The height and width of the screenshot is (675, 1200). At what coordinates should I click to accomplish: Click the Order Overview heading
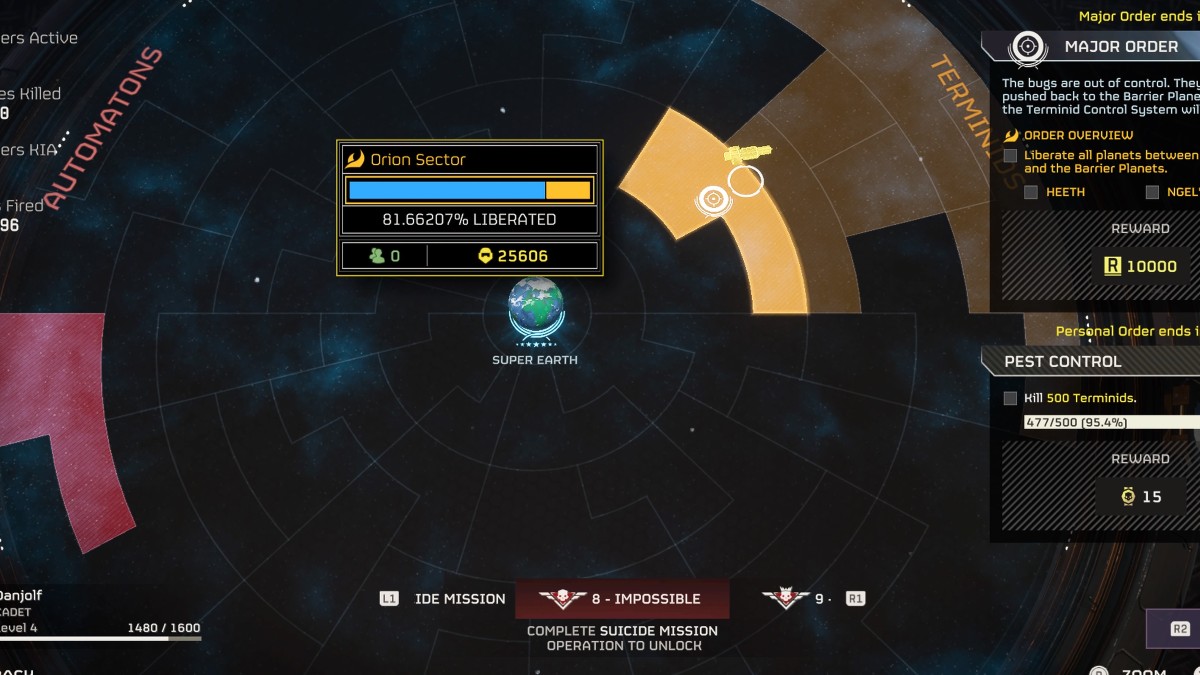[1077, 135]
